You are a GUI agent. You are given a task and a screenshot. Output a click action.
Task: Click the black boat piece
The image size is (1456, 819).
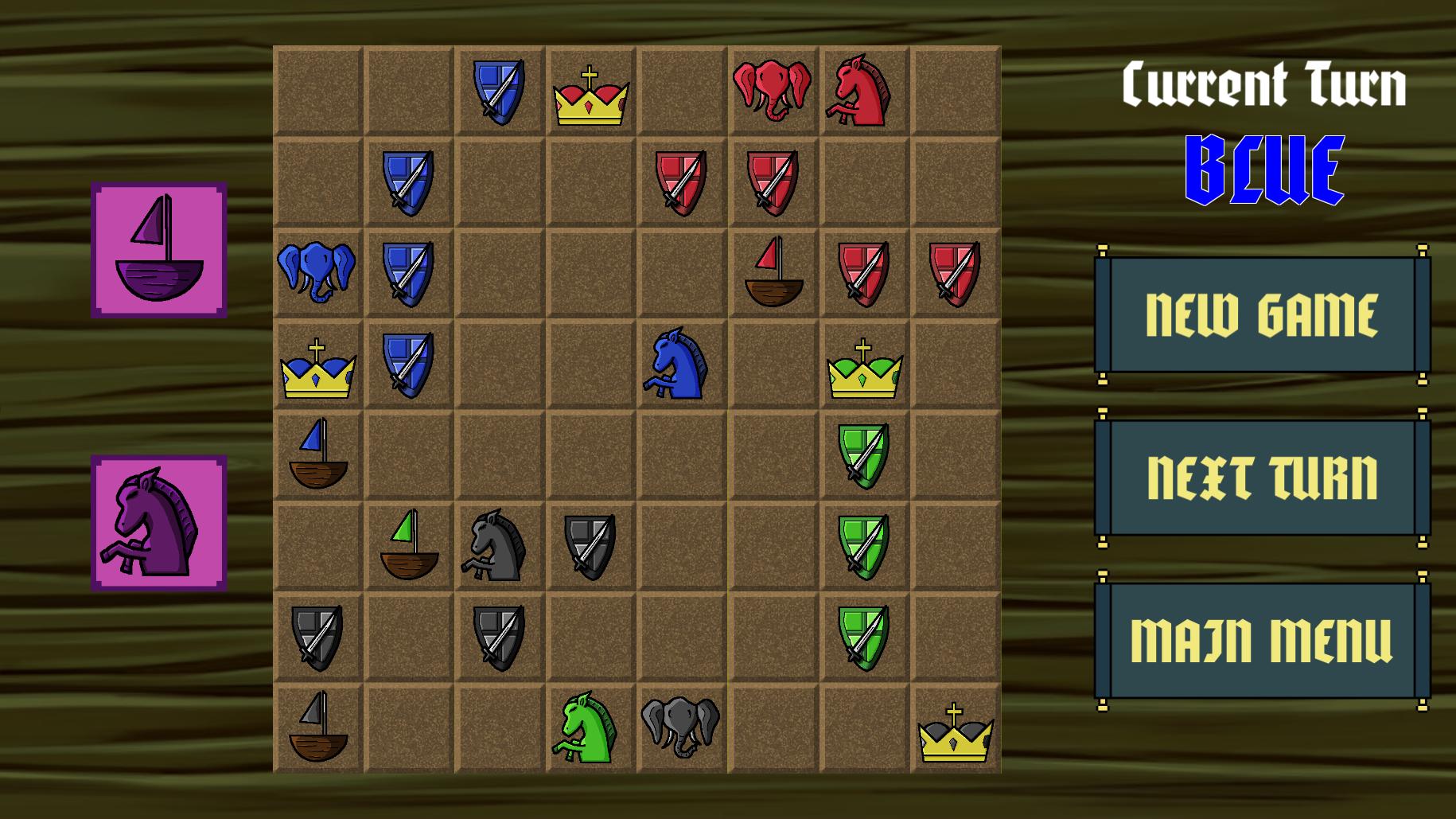(317, 727)
